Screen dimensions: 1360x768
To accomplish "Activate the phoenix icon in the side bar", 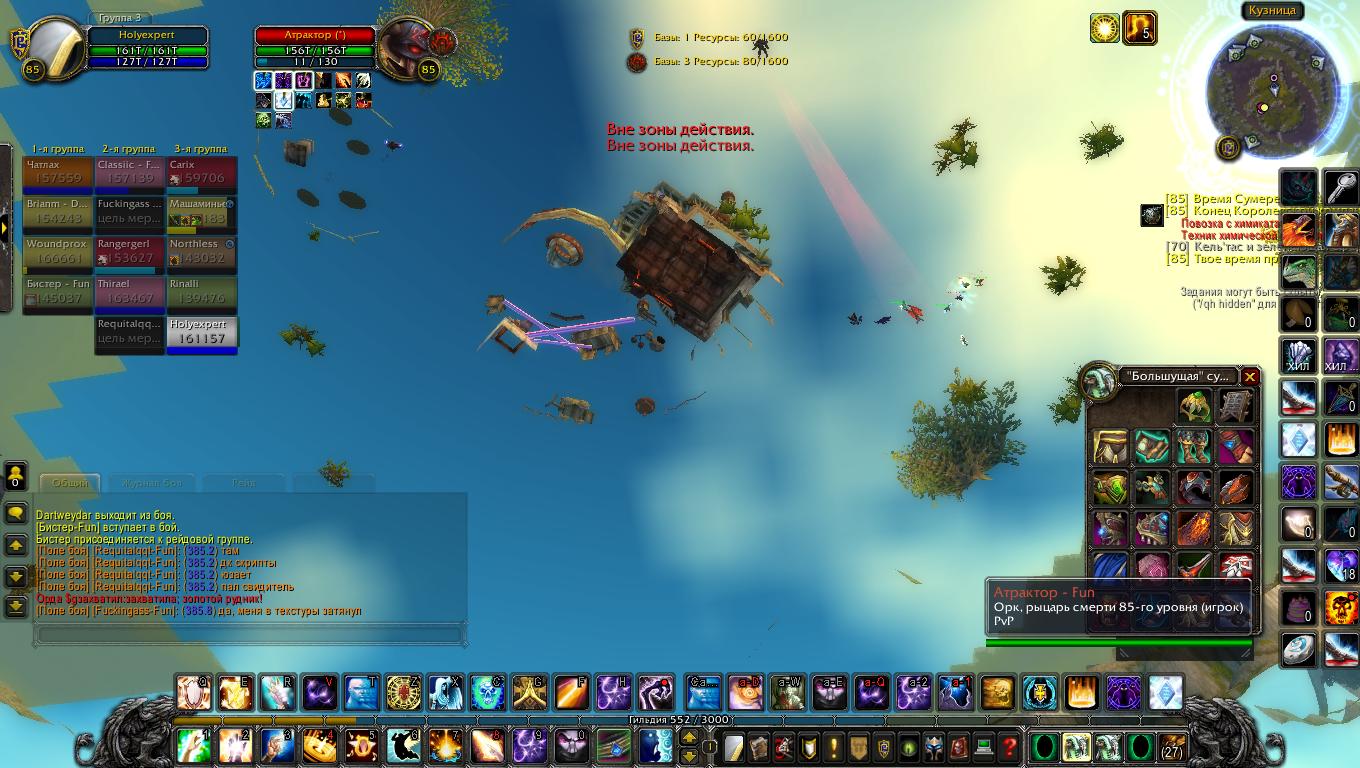I will 1298,232.
